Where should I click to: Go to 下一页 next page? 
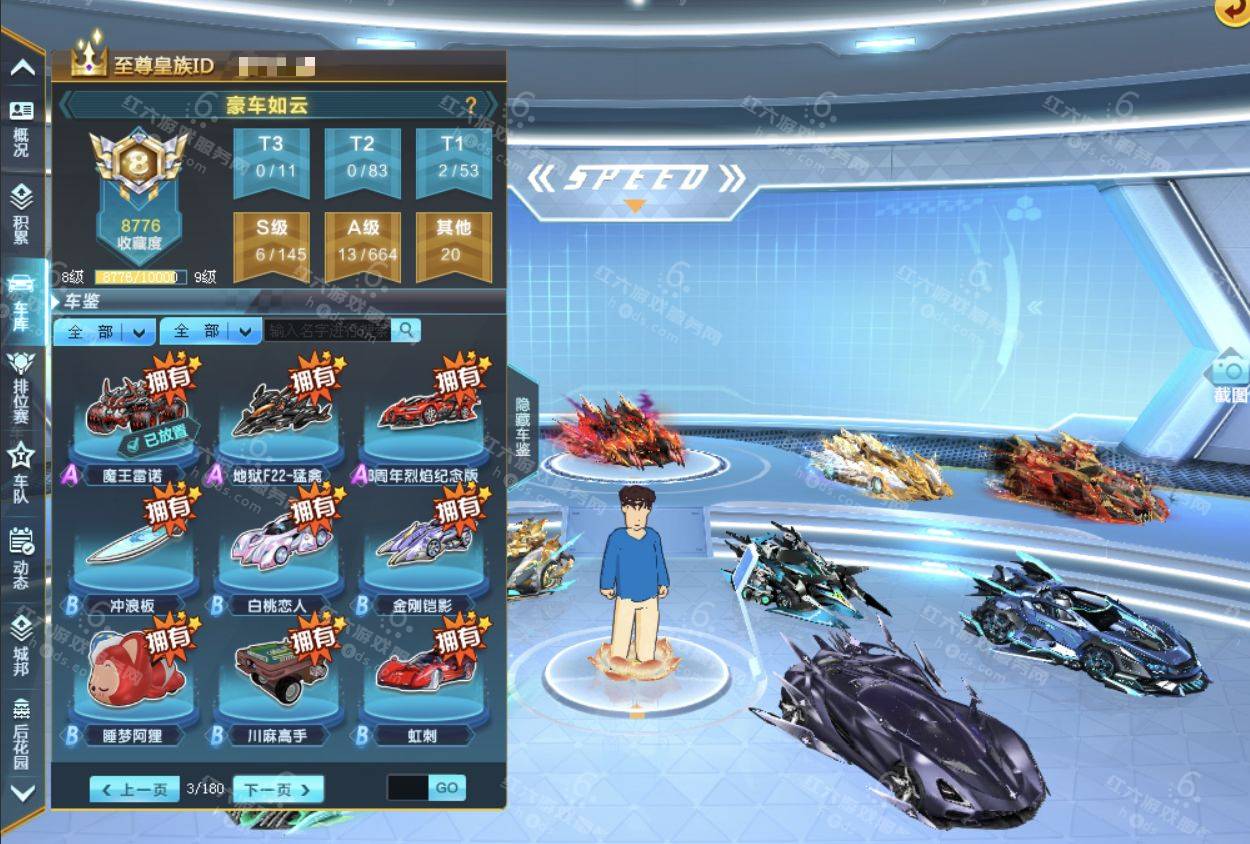[x=278, y=789]
